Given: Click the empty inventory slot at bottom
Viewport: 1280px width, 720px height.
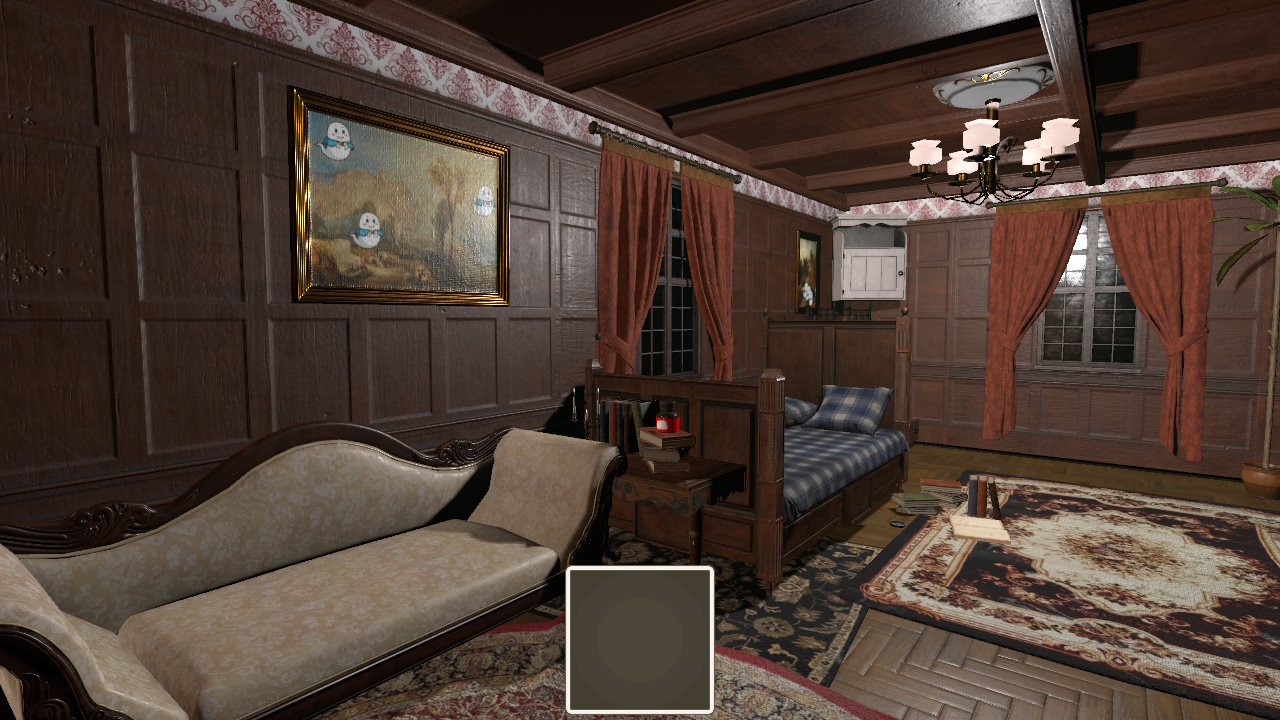Looking at the screenshot, I should [640, 637].
